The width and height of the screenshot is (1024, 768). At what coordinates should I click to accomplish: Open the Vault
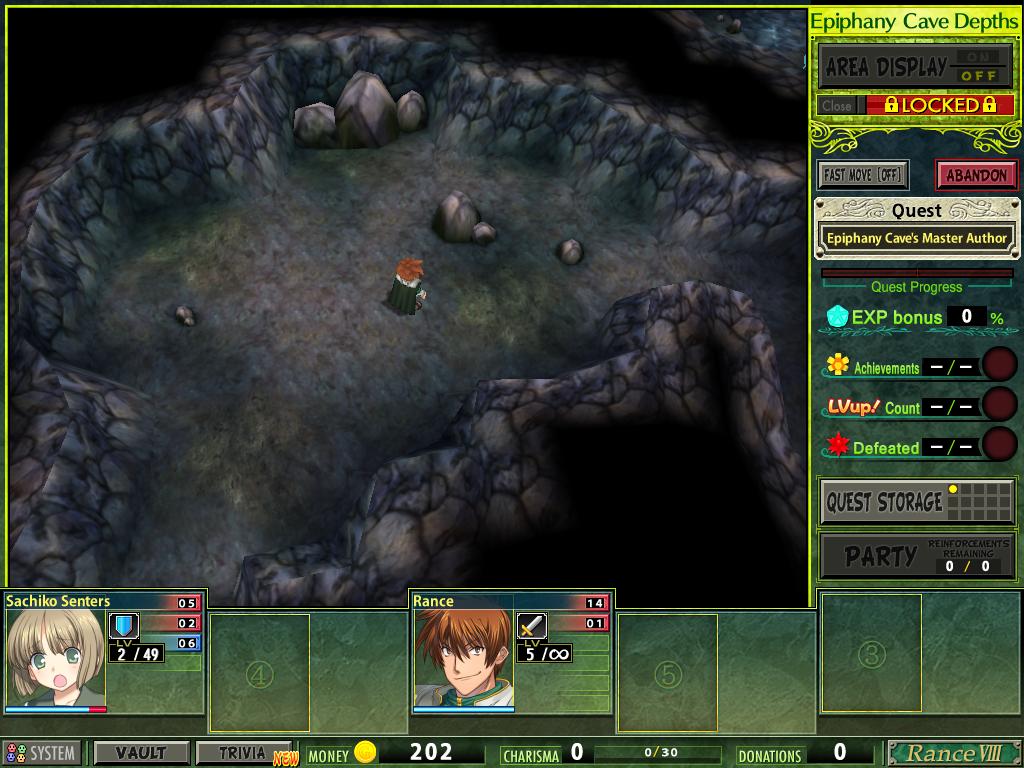click(x=141, y=753)
